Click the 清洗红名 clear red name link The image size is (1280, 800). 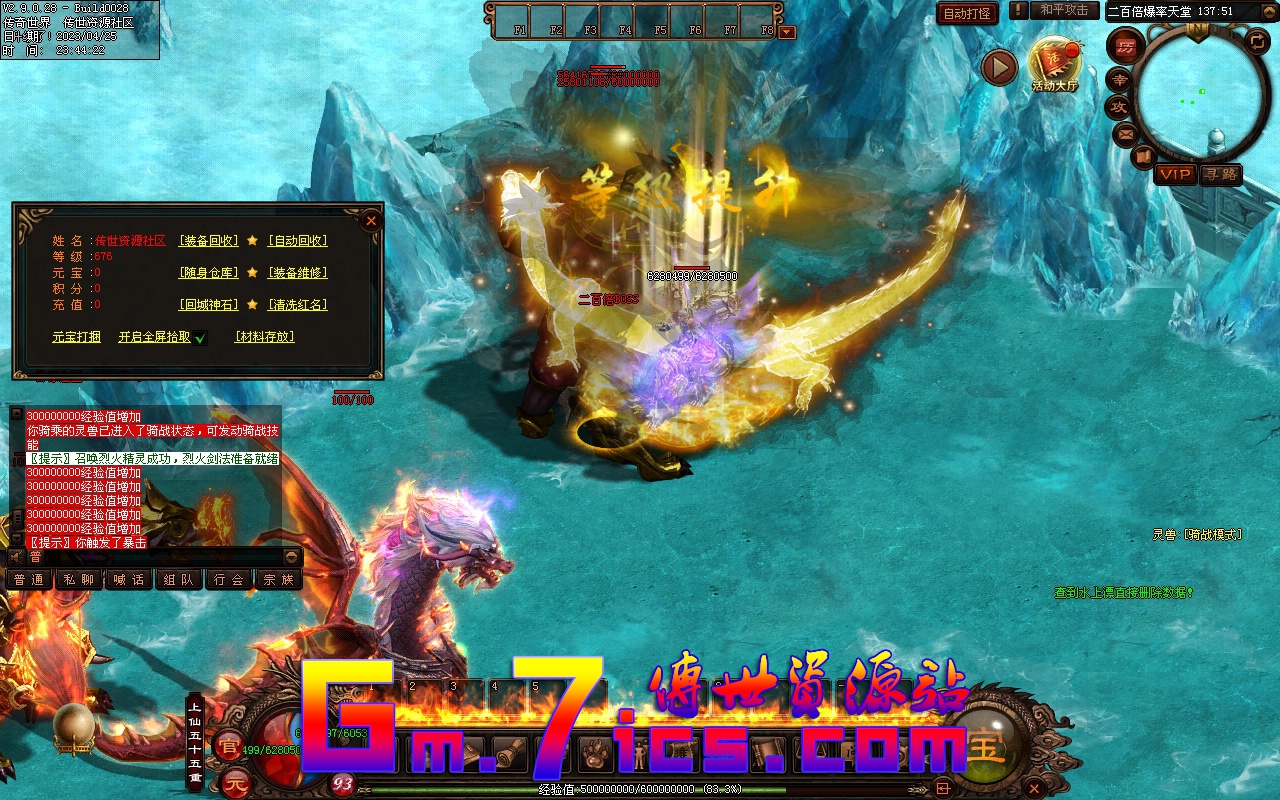point(297,305)
